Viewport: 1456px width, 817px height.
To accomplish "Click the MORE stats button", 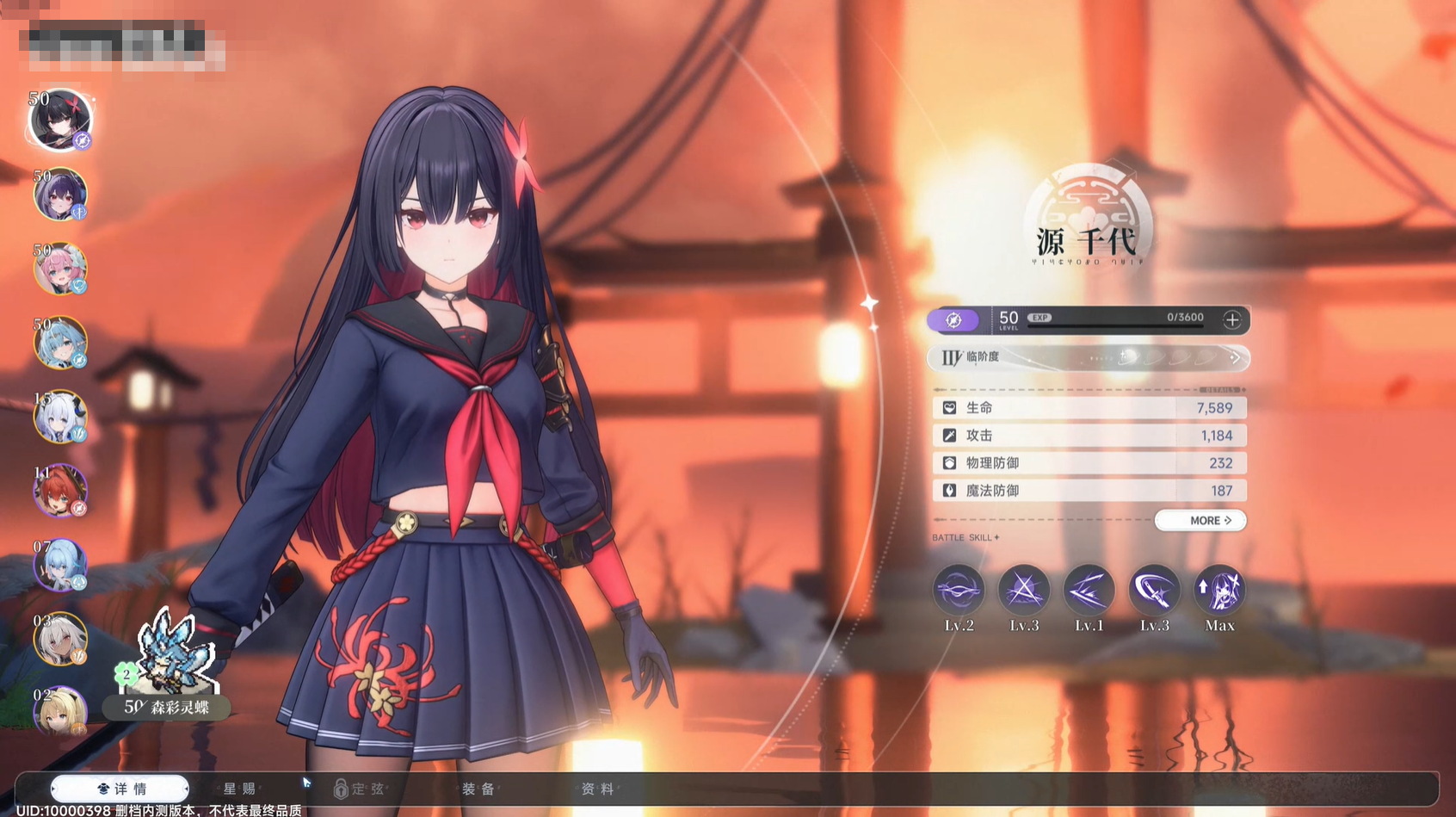I will [1200, 521].
